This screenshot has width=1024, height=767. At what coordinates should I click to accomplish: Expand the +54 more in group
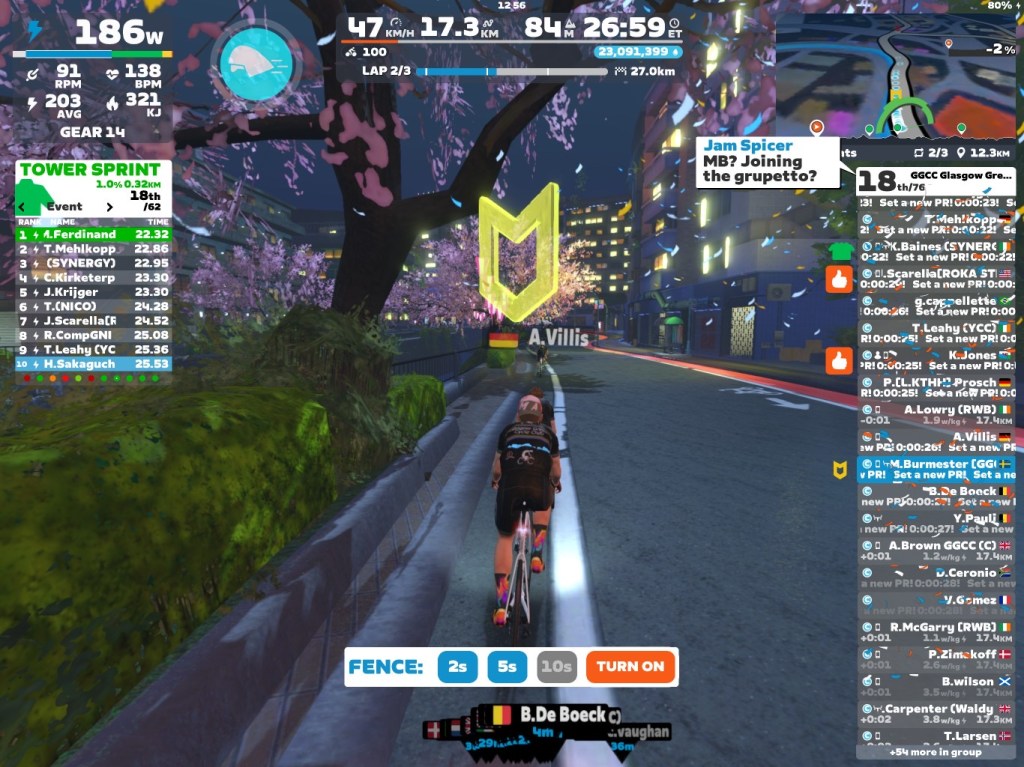click(x=936, y=752)
